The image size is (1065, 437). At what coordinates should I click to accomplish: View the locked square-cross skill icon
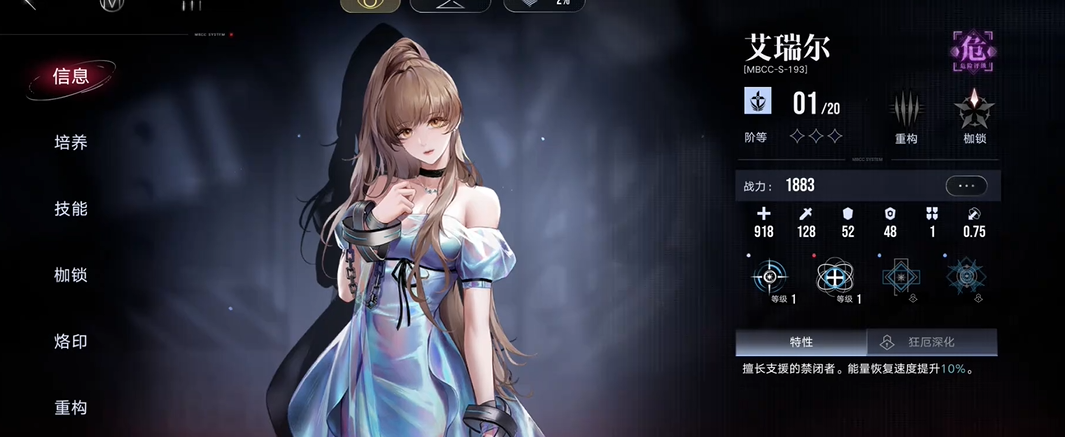coord(901,276)
